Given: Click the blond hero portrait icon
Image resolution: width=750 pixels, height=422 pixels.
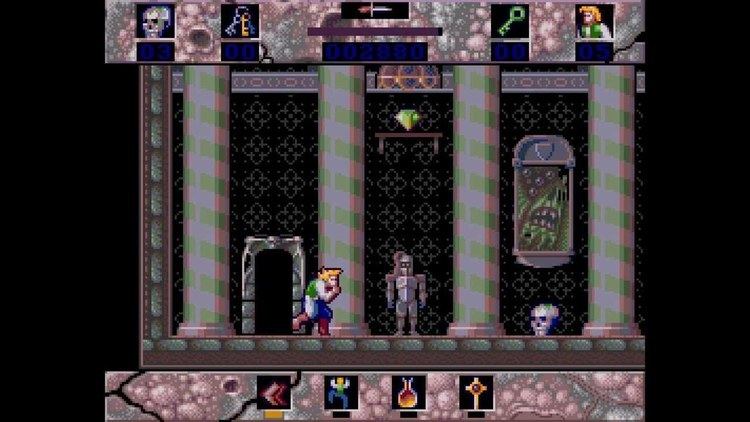Looking at the screenshot, I should 594,21.
